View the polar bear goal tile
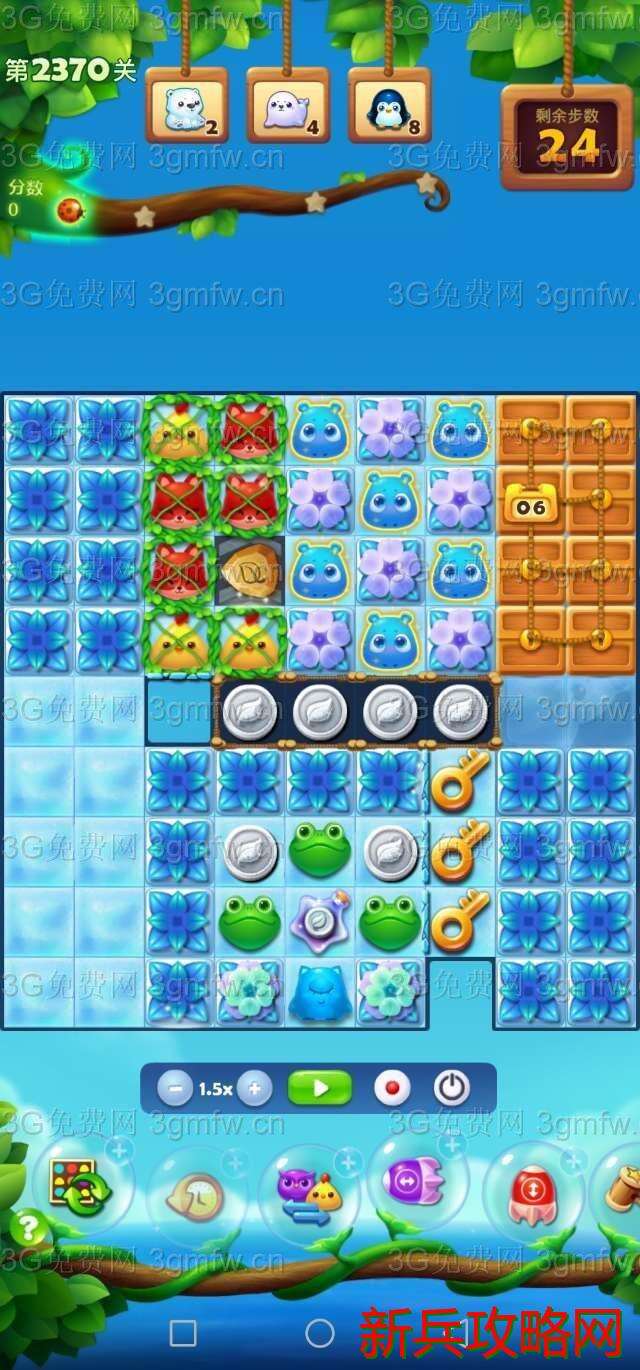Screen dimensions: 640x1370 pos(187,107)
